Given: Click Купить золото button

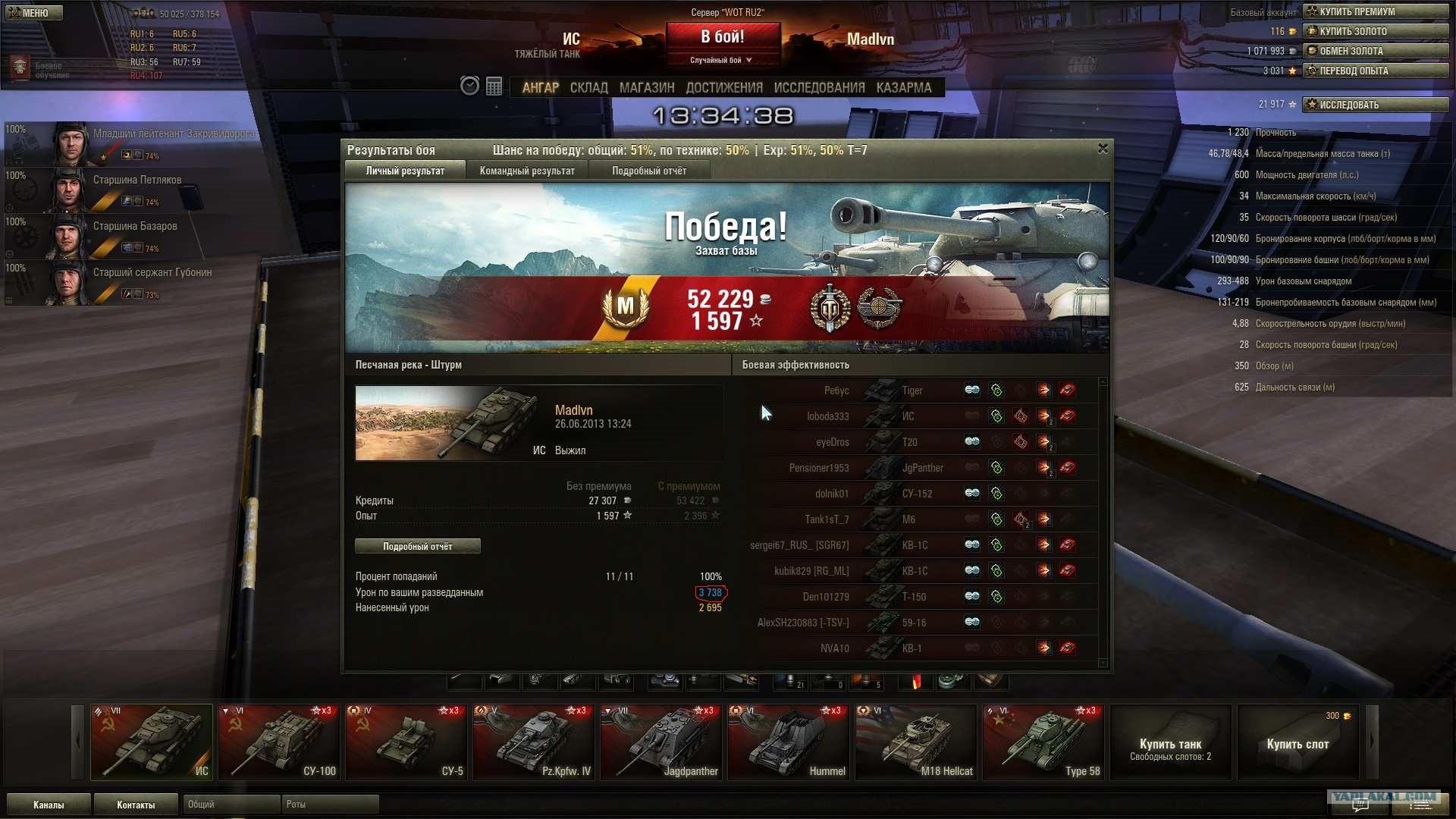Looking at the screenshot, I should pos(1375,31).
